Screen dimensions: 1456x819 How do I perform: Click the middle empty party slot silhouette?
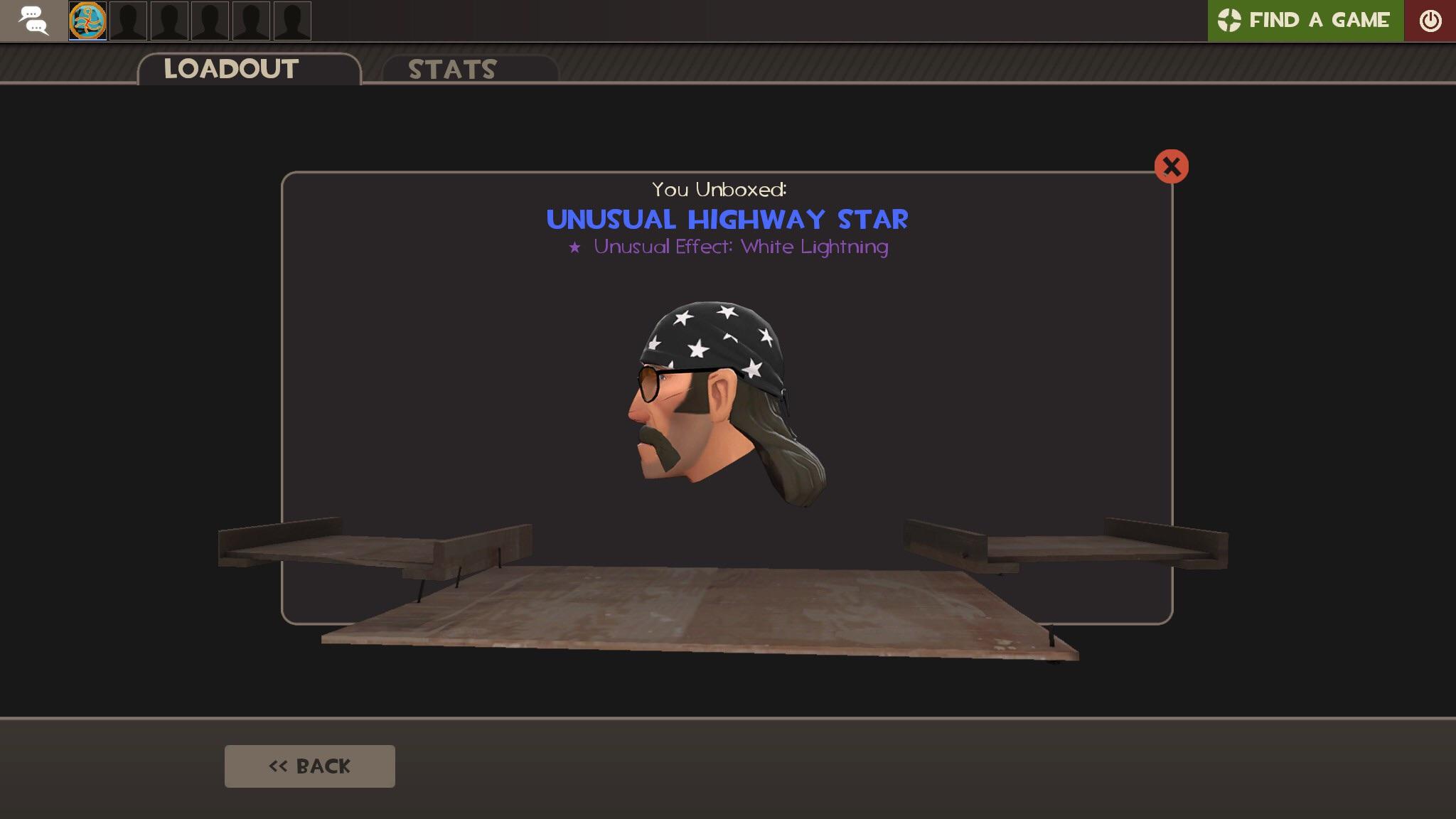click(x=210, y=21)
